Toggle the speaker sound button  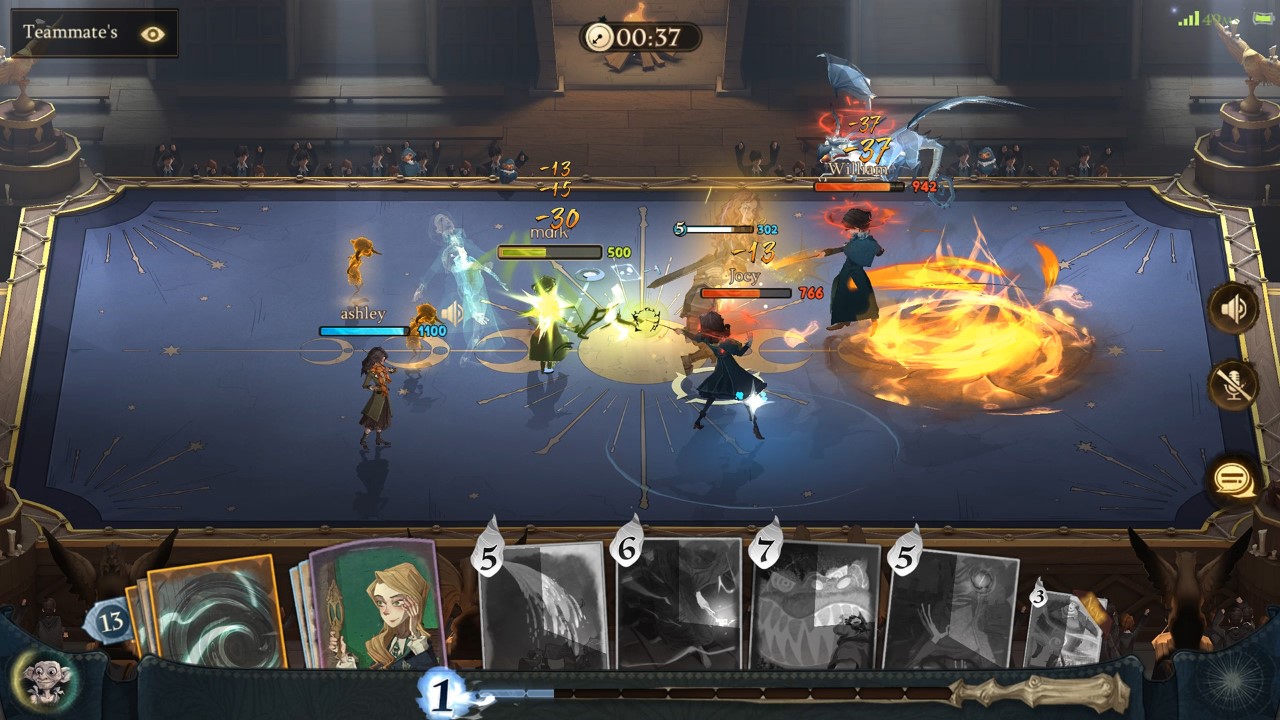coord(1234,308)
